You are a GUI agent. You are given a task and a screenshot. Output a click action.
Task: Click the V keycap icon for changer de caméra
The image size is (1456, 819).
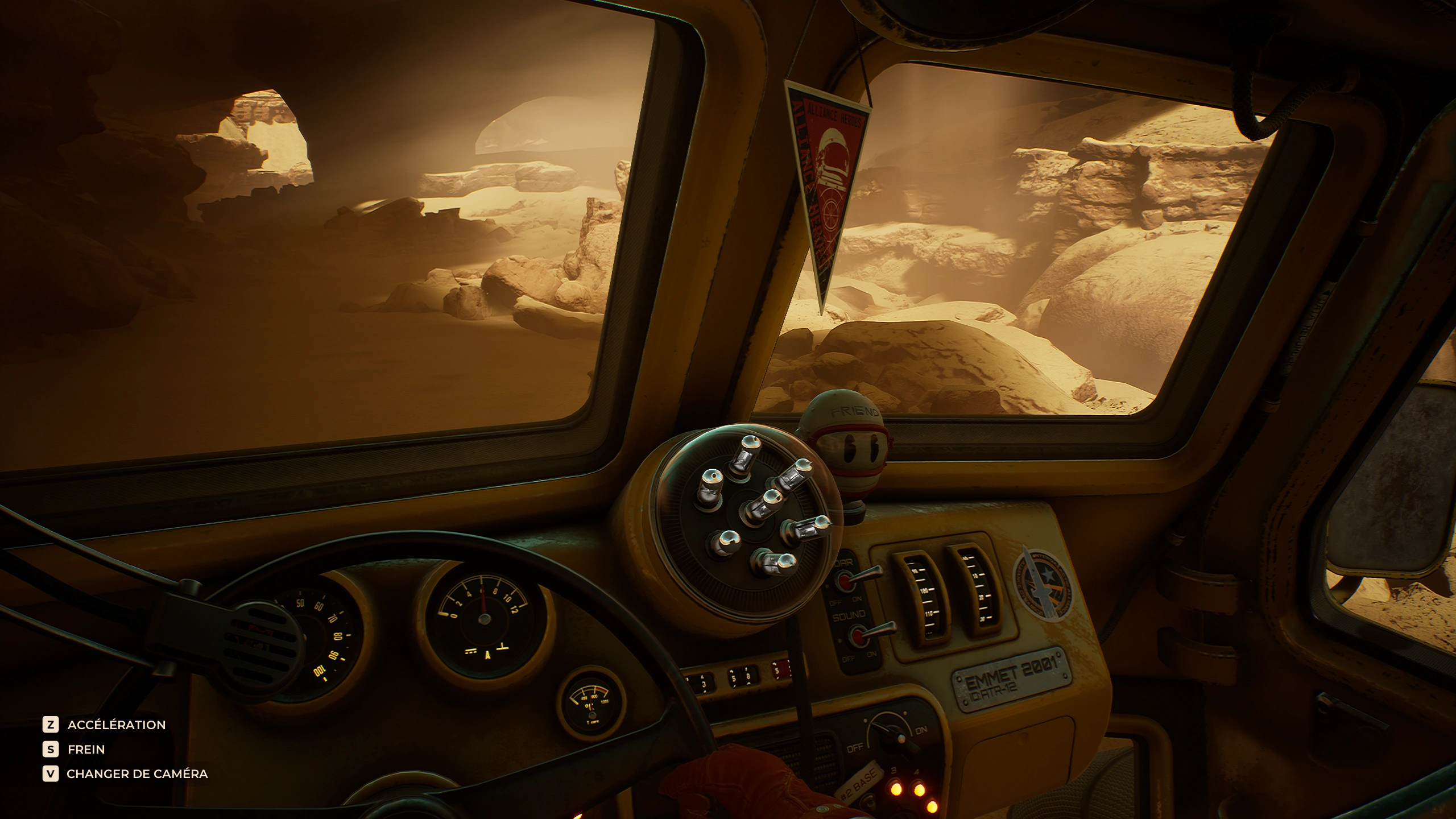pyautogui.click(x=51, y=773)
